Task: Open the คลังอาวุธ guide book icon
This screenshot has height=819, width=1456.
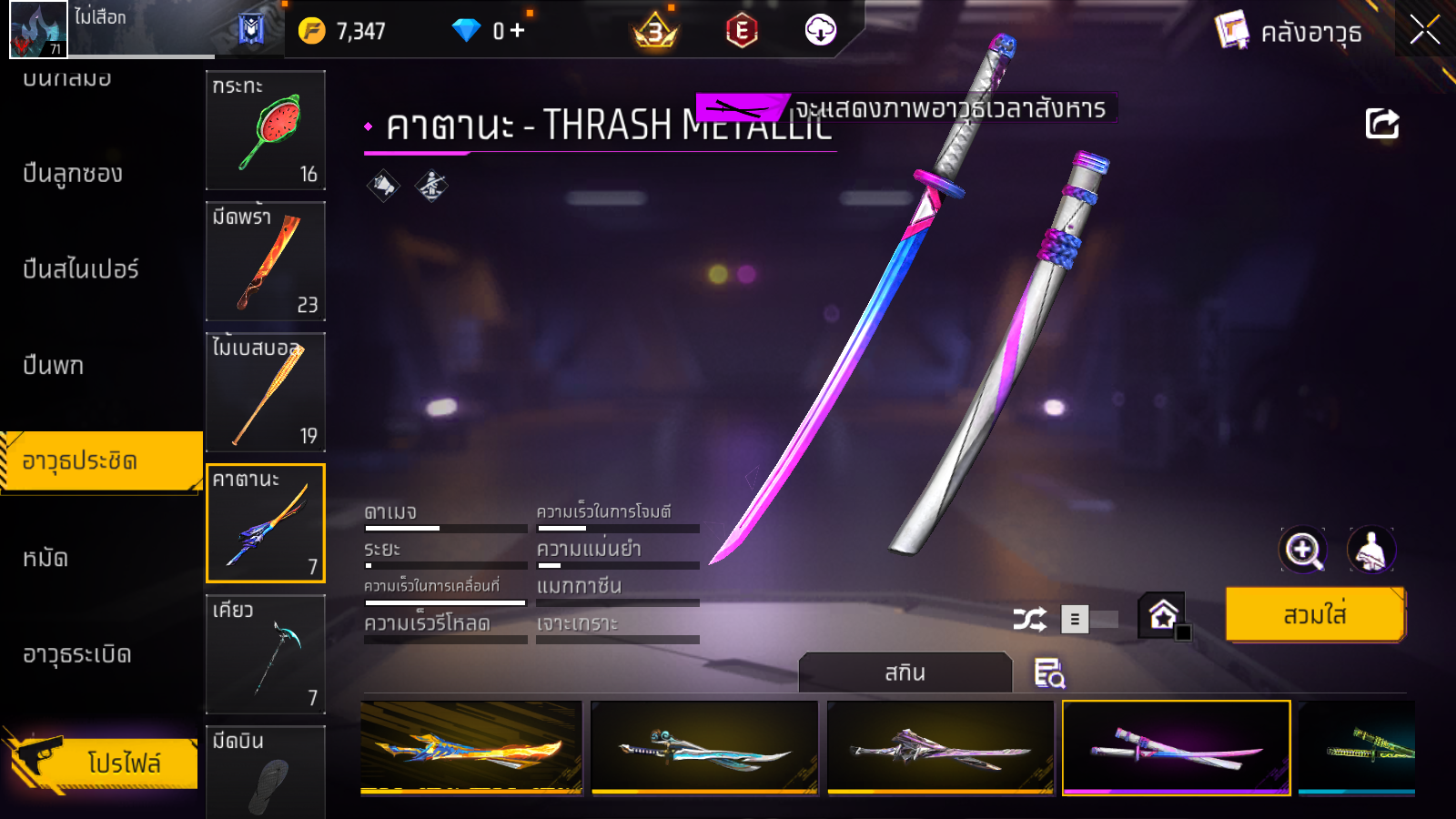Action: pyautogui.click(x=1232, y=31)
